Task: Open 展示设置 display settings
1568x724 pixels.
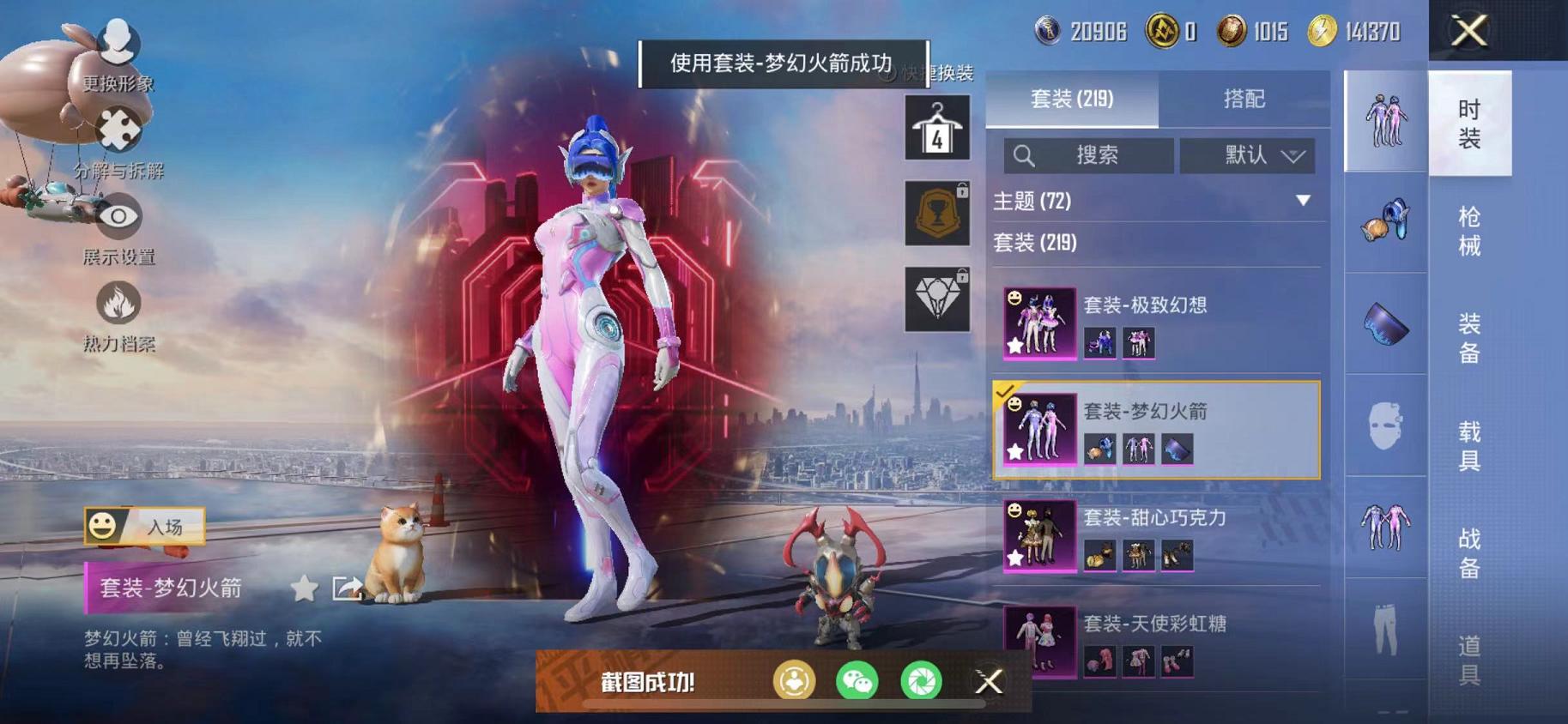Action: click(120, 217)
